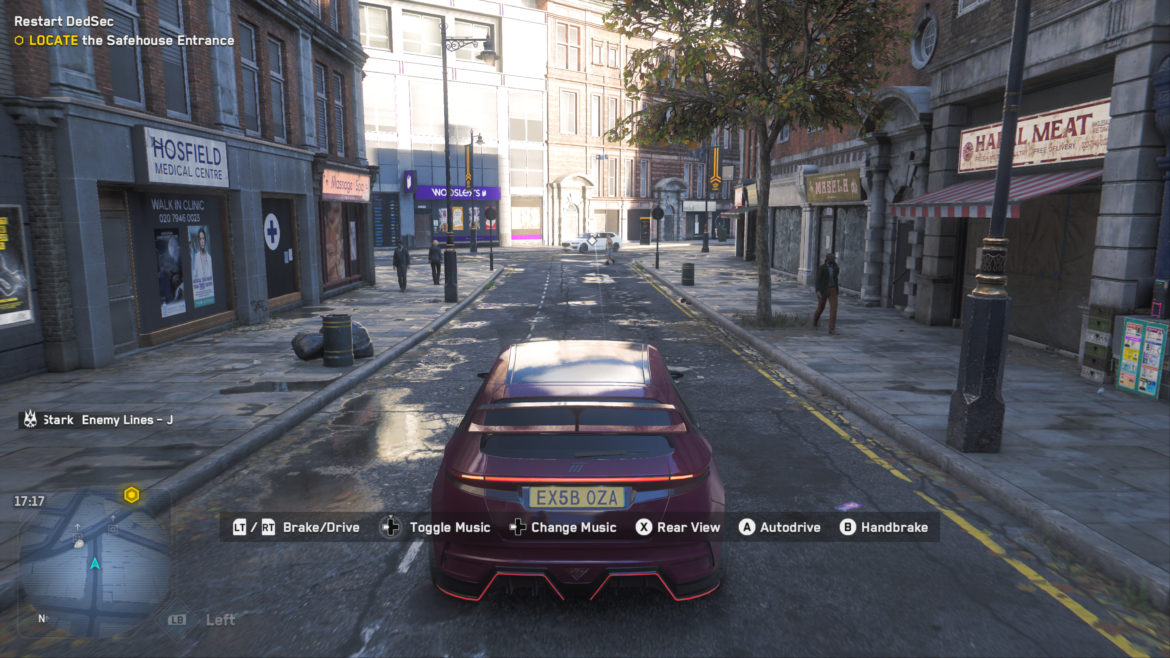Open the circular minimap
This screenshot has width=1170, height=658.
coord(94,564)
